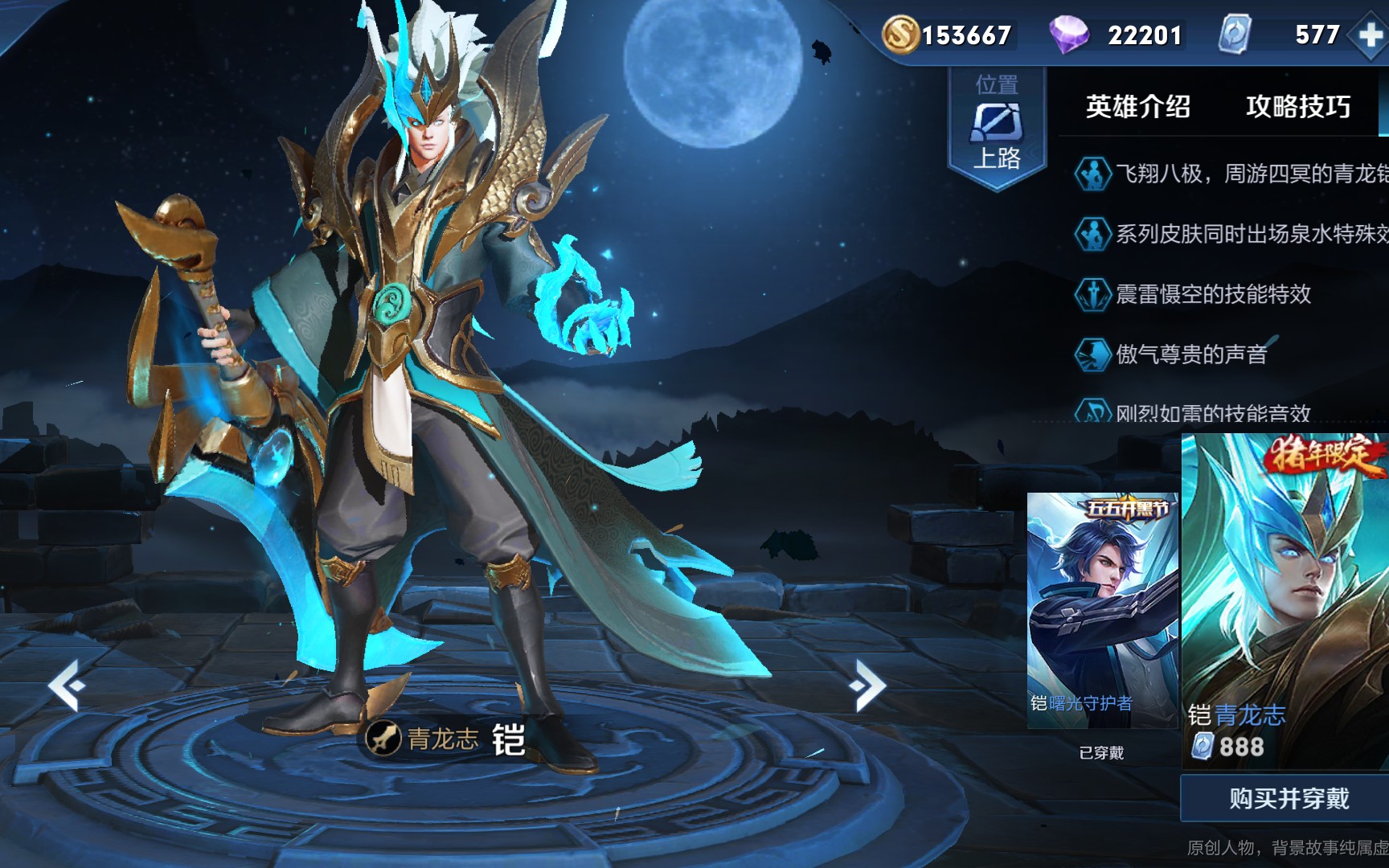Tap the purple diamond currency icon
1389x868 pixels.
1068,35
